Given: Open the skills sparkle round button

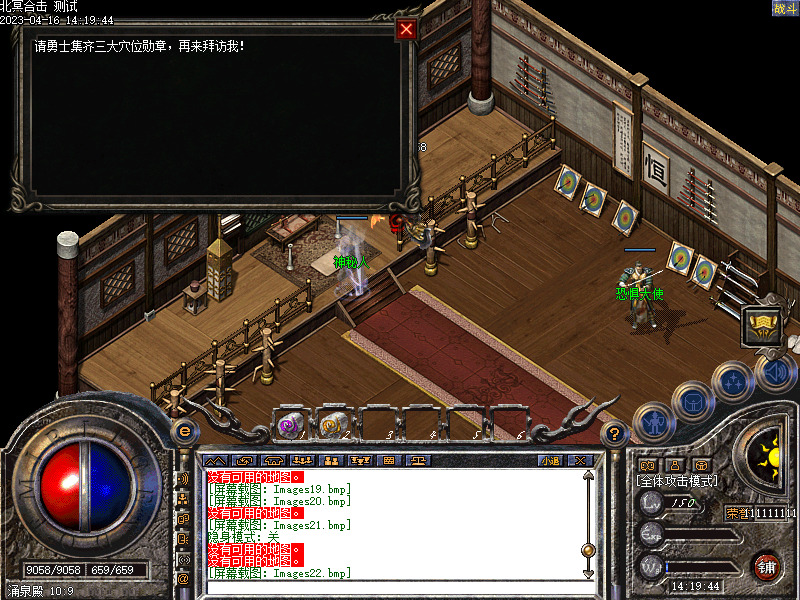Looking at the screenshot, I should [733, 381].
